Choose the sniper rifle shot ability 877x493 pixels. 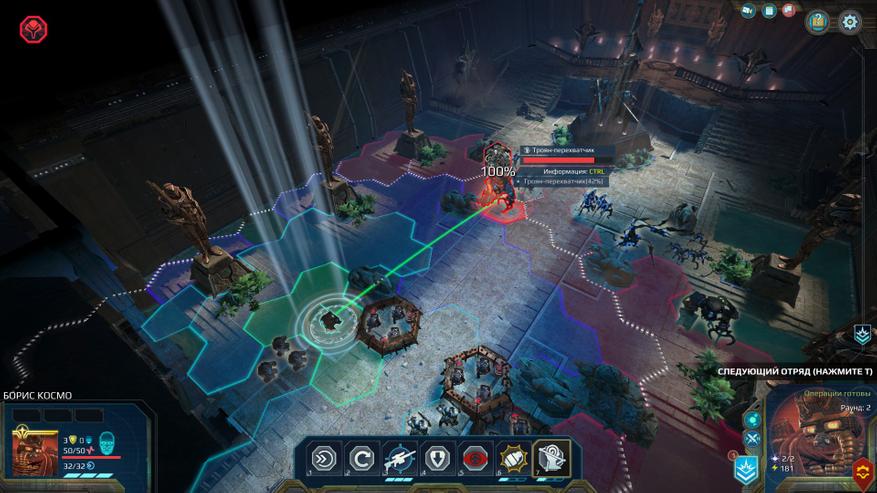click(x=400, y=458)
